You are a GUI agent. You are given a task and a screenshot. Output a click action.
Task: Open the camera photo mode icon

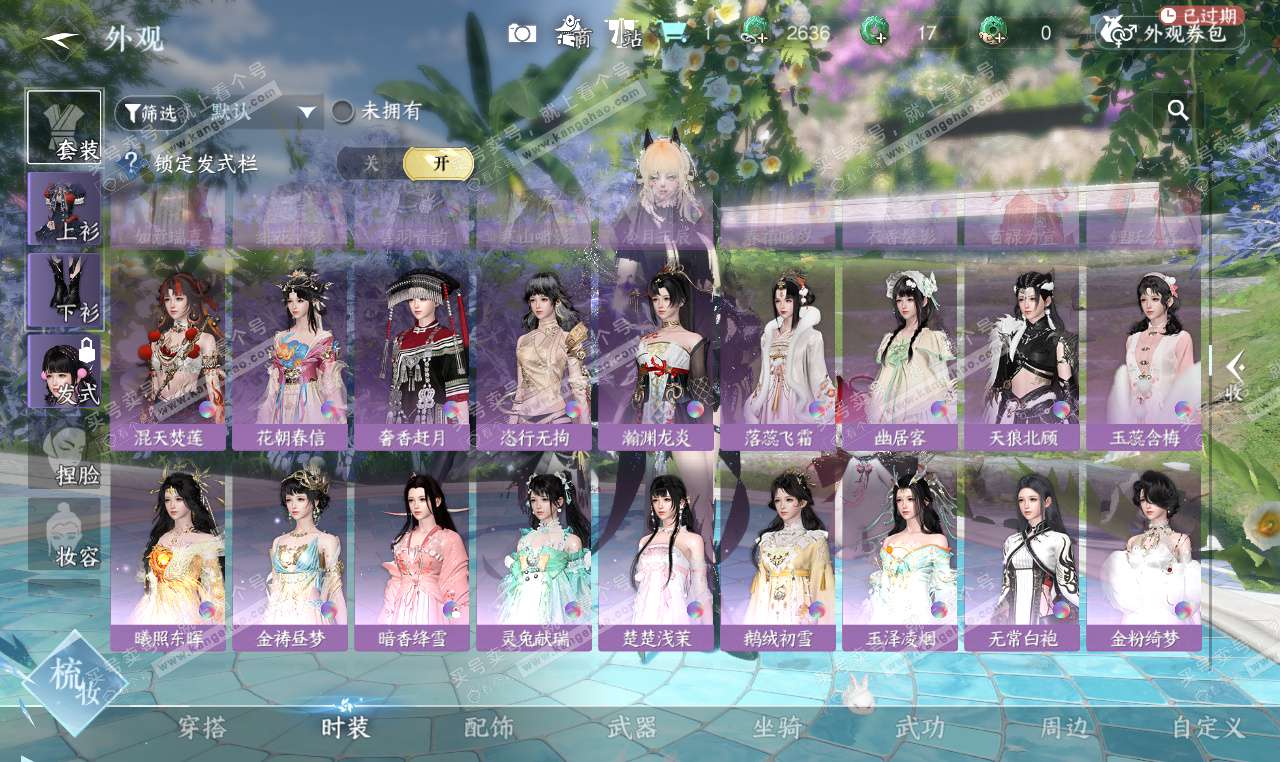522,33
